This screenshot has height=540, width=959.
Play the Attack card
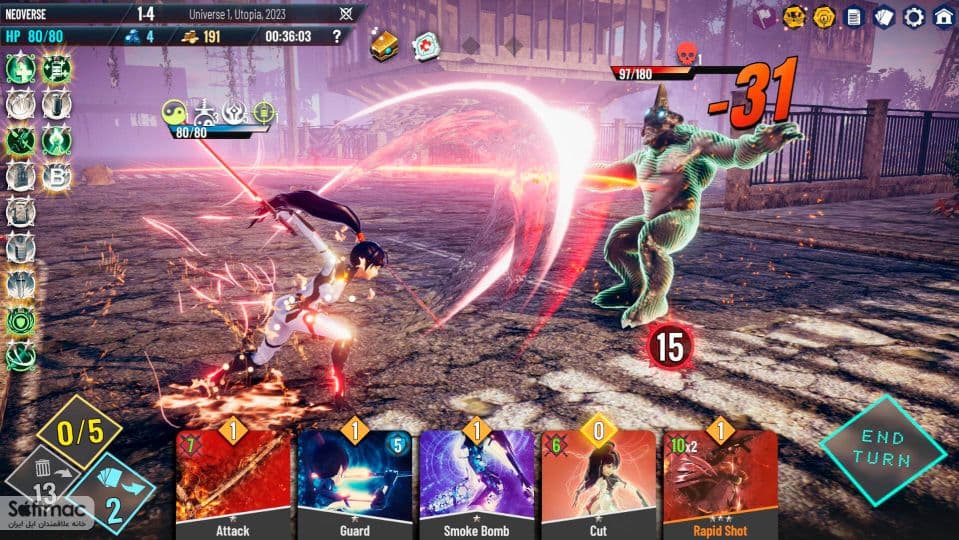point(233,480)
